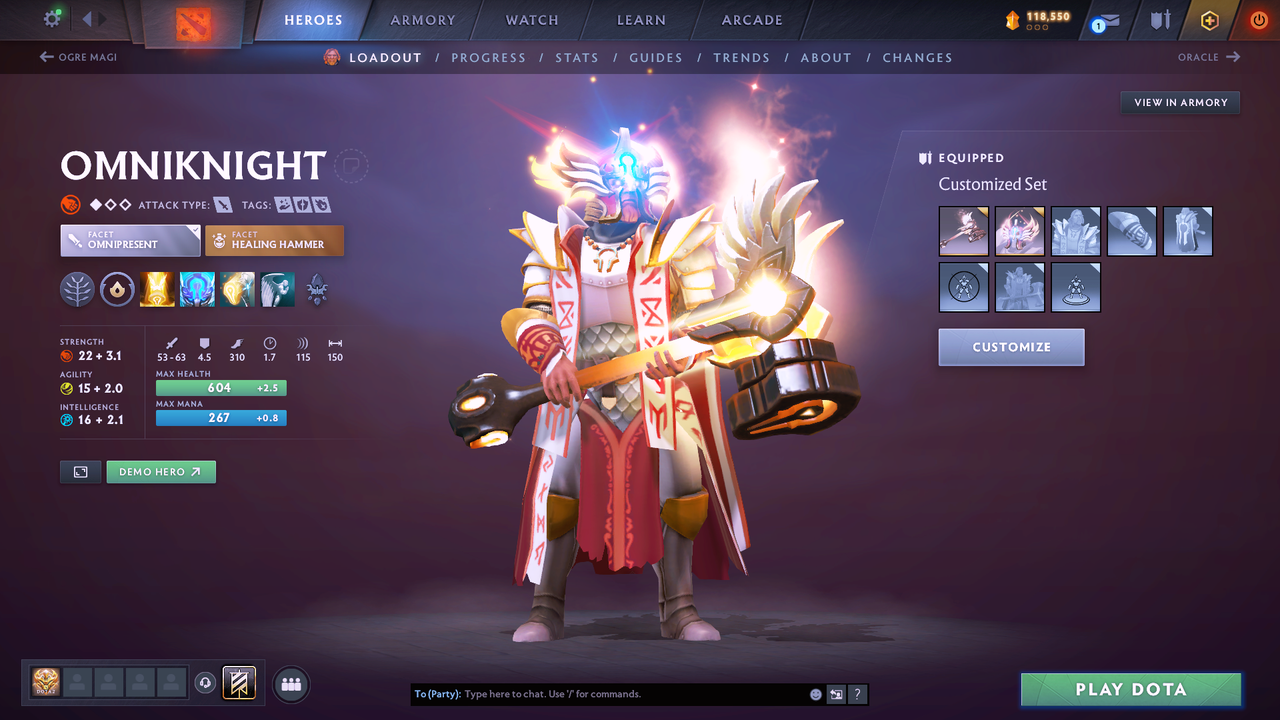Click the Dota Plus hexagon icon
This screenshot has width=1280, height=720.
(1209, 20)
